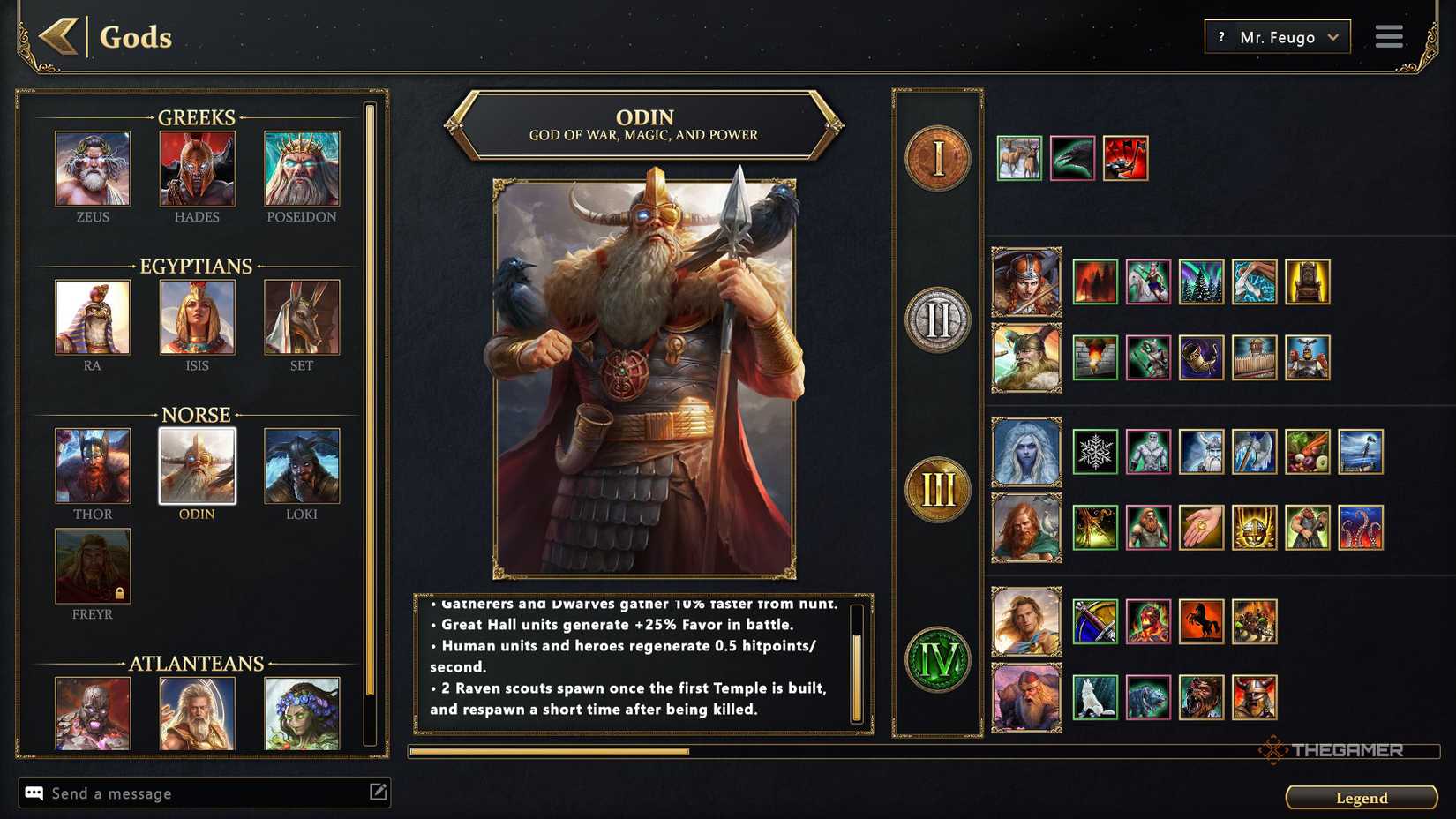The image size is (1456, 819).
Task: Click the back arrow beside Gods
Action: click(x=58, y=37)
